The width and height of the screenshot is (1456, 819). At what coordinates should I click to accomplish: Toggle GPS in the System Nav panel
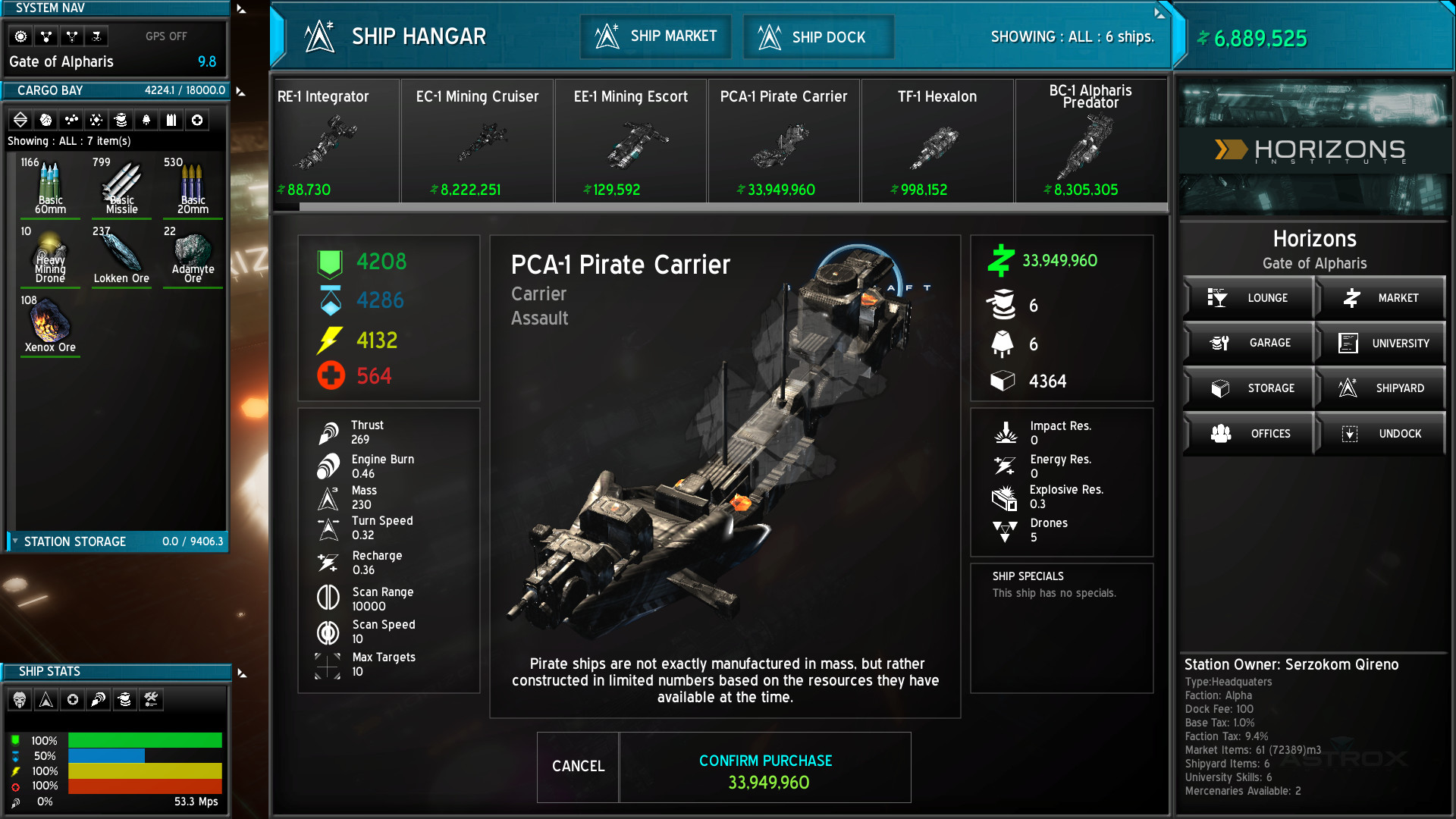pos(165,36)
